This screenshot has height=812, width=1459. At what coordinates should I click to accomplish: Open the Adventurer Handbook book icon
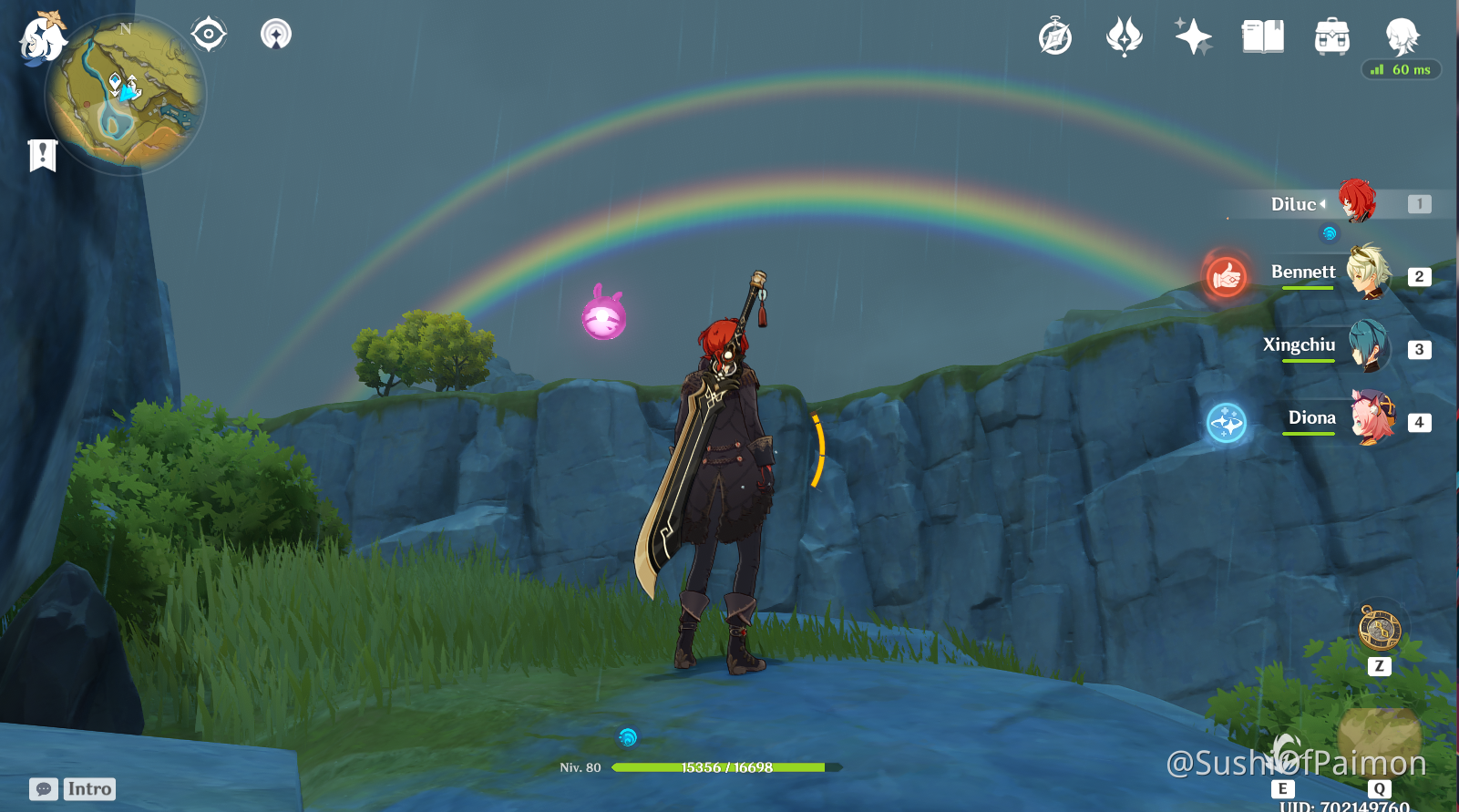[x=1263, y=36]
